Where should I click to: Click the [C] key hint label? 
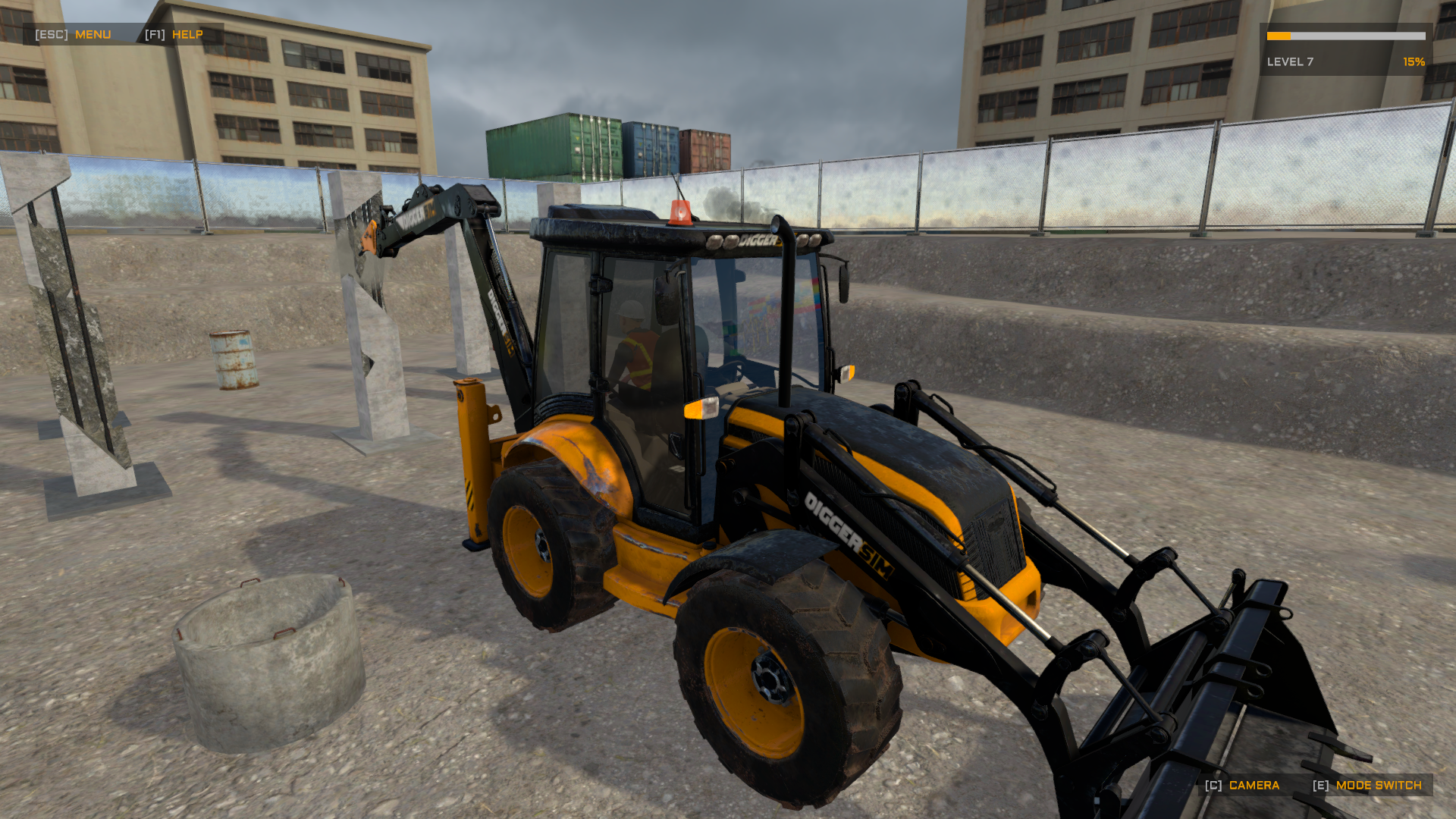tap(1214, 786)
